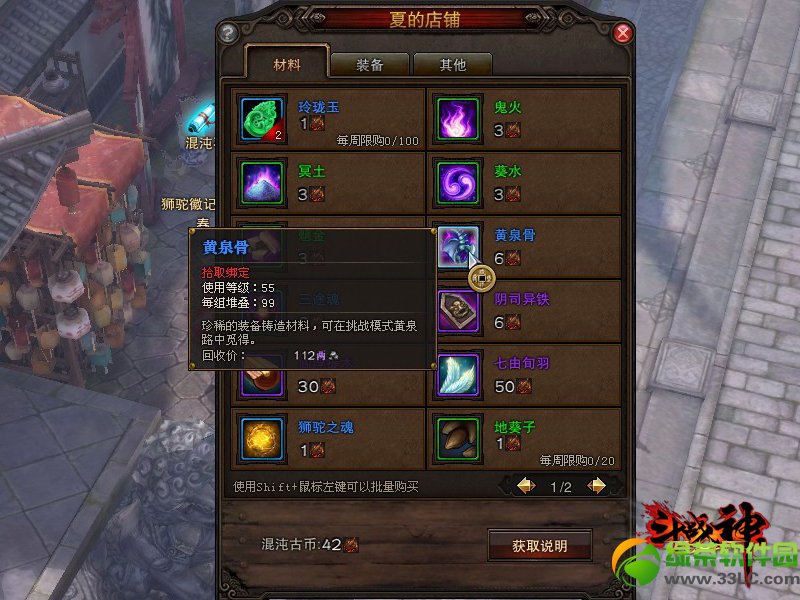Select the 材料 tab

286,65
